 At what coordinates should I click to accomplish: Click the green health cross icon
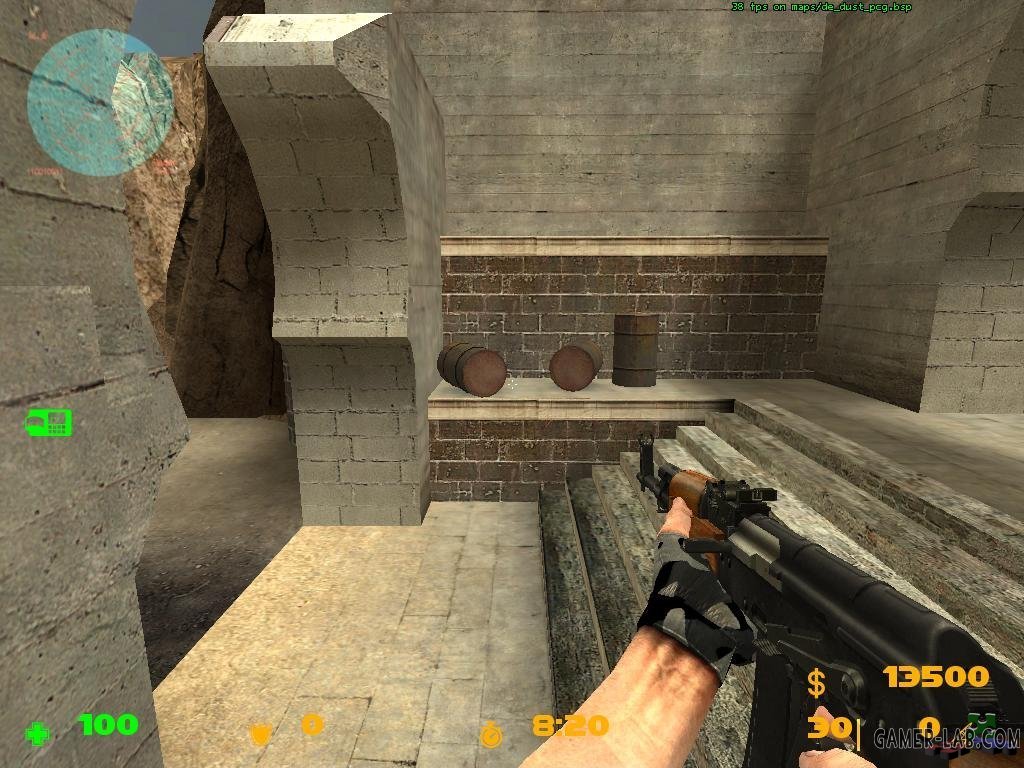(x=38, y=735)
